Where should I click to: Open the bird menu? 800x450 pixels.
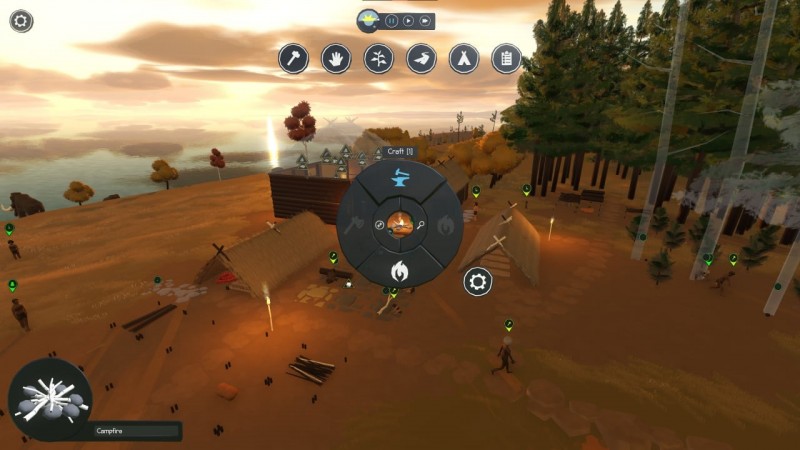pyautogui.click(x=421, y=58)
